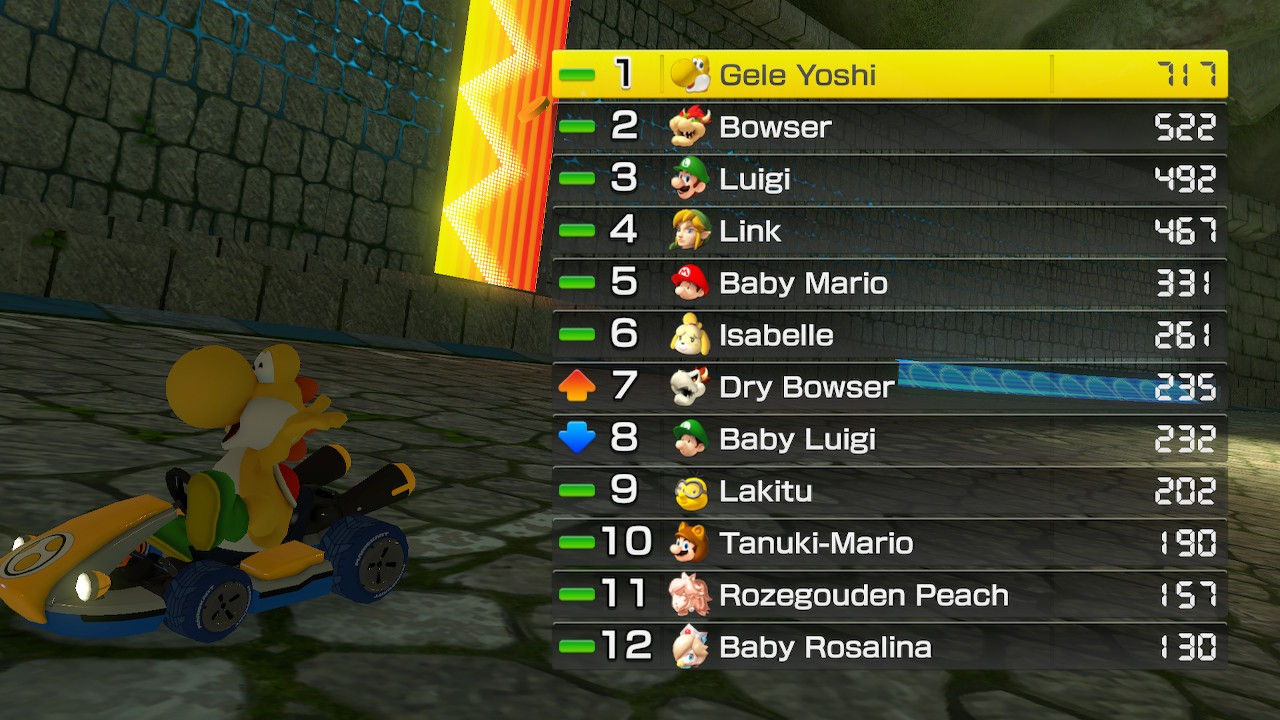Click the green indicator next to Baby Rosalina
This screenshot has width=1280, height=720.
tap(578, 647)
